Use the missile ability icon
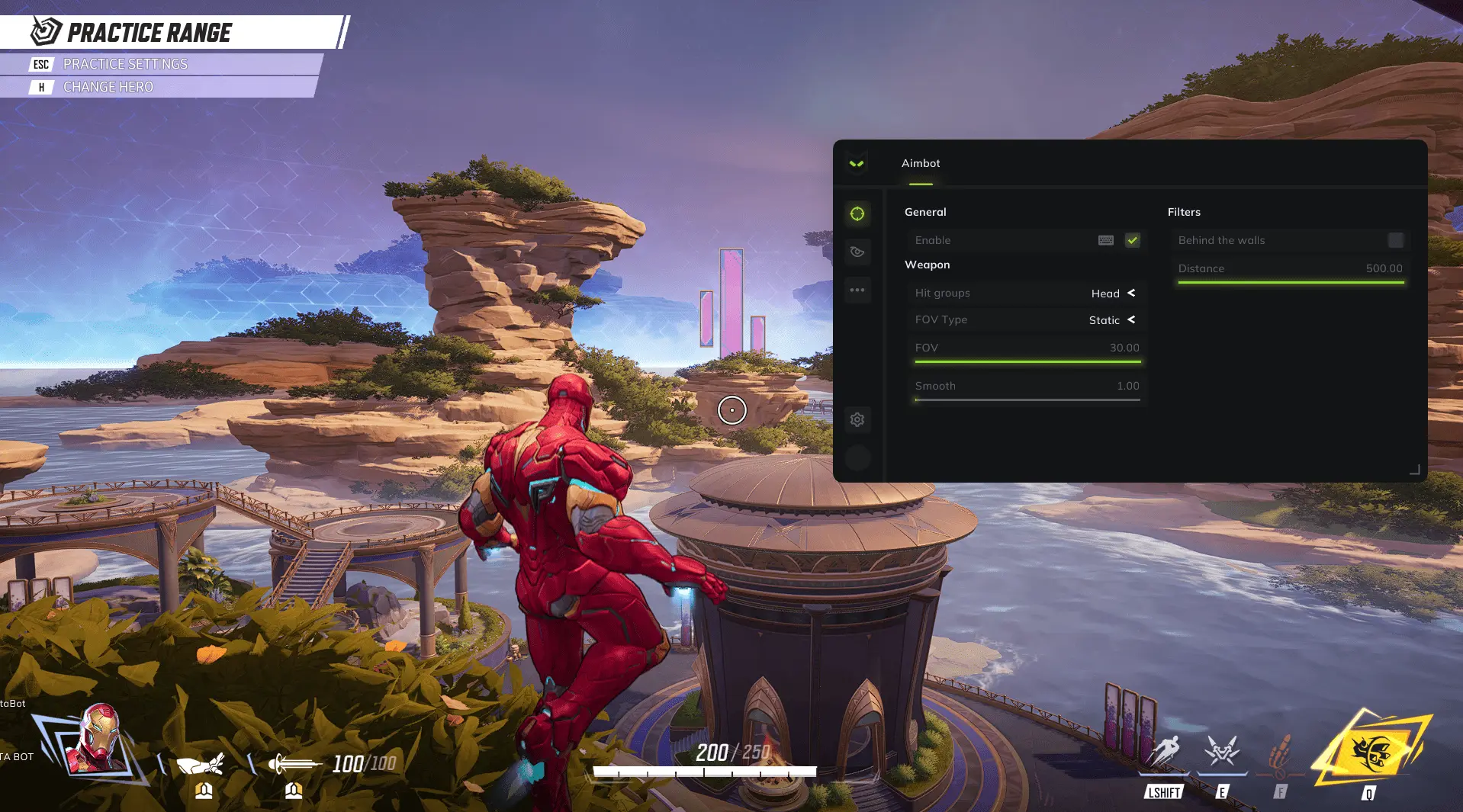The height and width of the screenshot is (812, 1463). tap(1281, 752)
